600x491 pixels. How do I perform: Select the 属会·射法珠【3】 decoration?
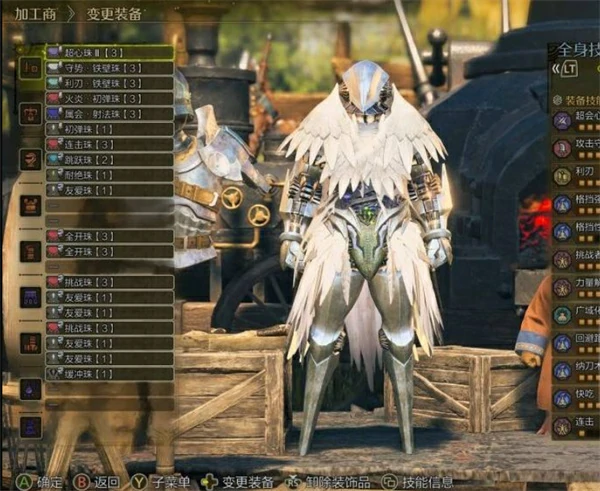click(x=108, y=113)
